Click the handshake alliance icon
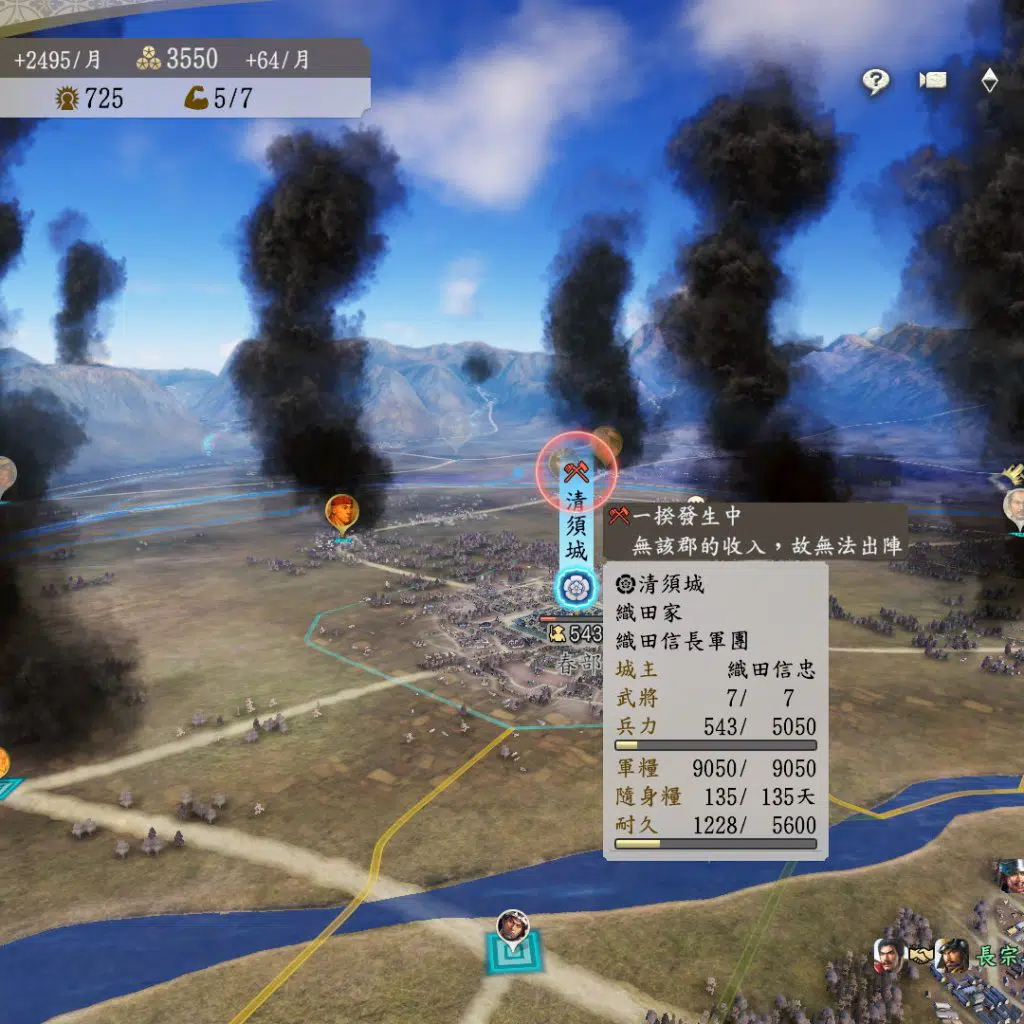This screenshot has width=1024, height=1024. pyautogui.click(x=920, y=956)
